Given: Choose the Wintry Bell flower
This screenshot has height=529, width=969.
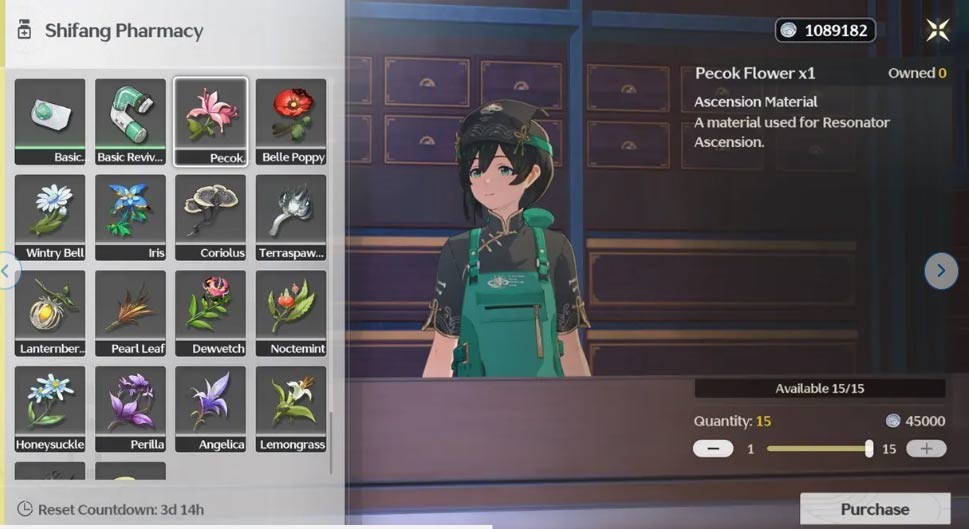Looking at the screenshot, I should click(50, 217).
